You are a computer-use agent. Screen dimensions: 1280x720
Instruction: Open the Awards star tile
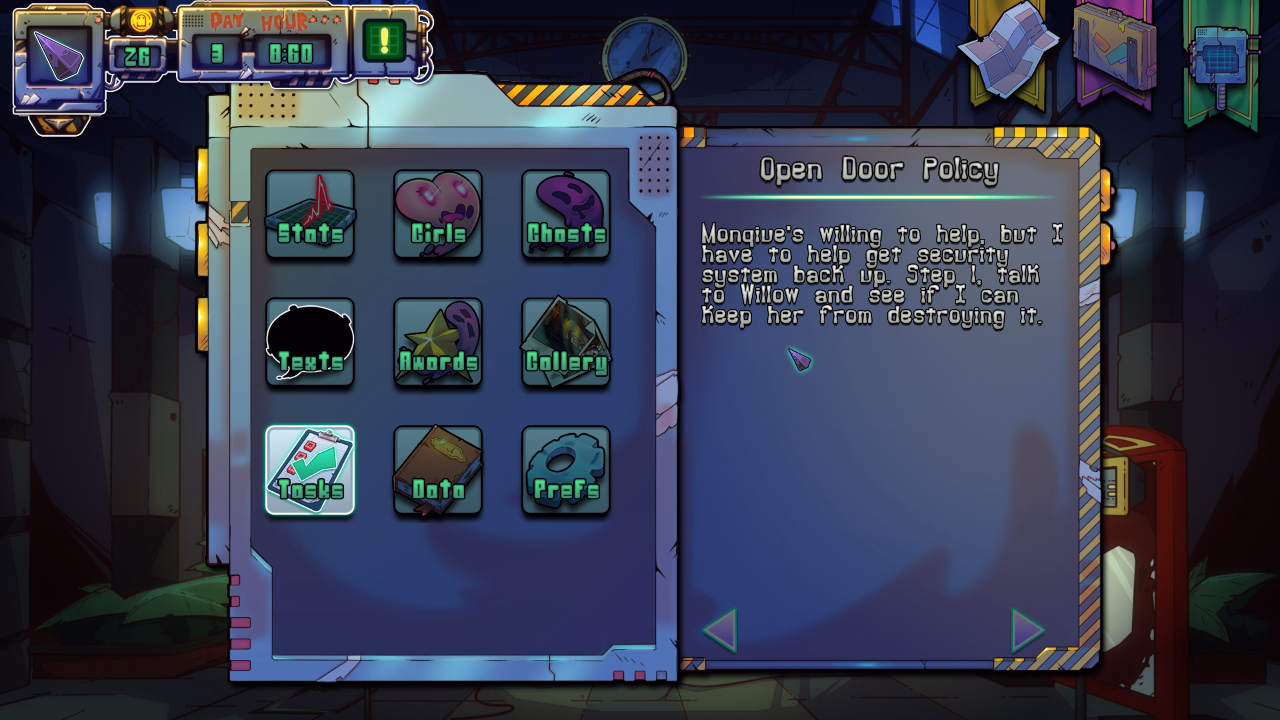438,342
